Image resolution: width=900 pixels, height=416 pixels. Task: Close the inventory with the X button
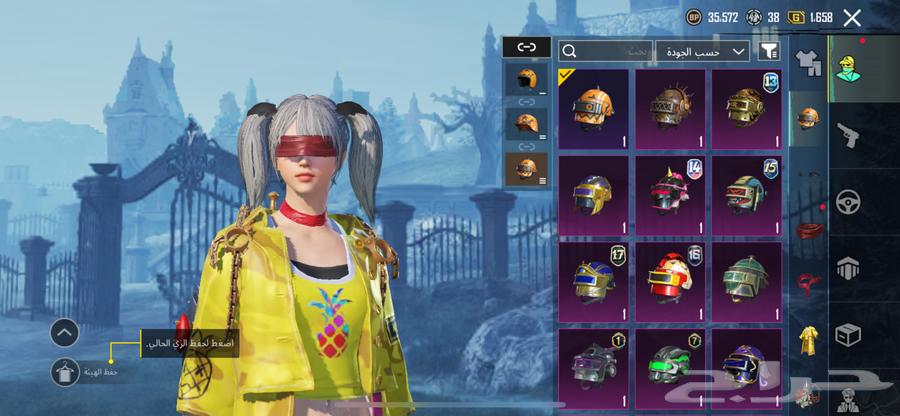point(852,17)
